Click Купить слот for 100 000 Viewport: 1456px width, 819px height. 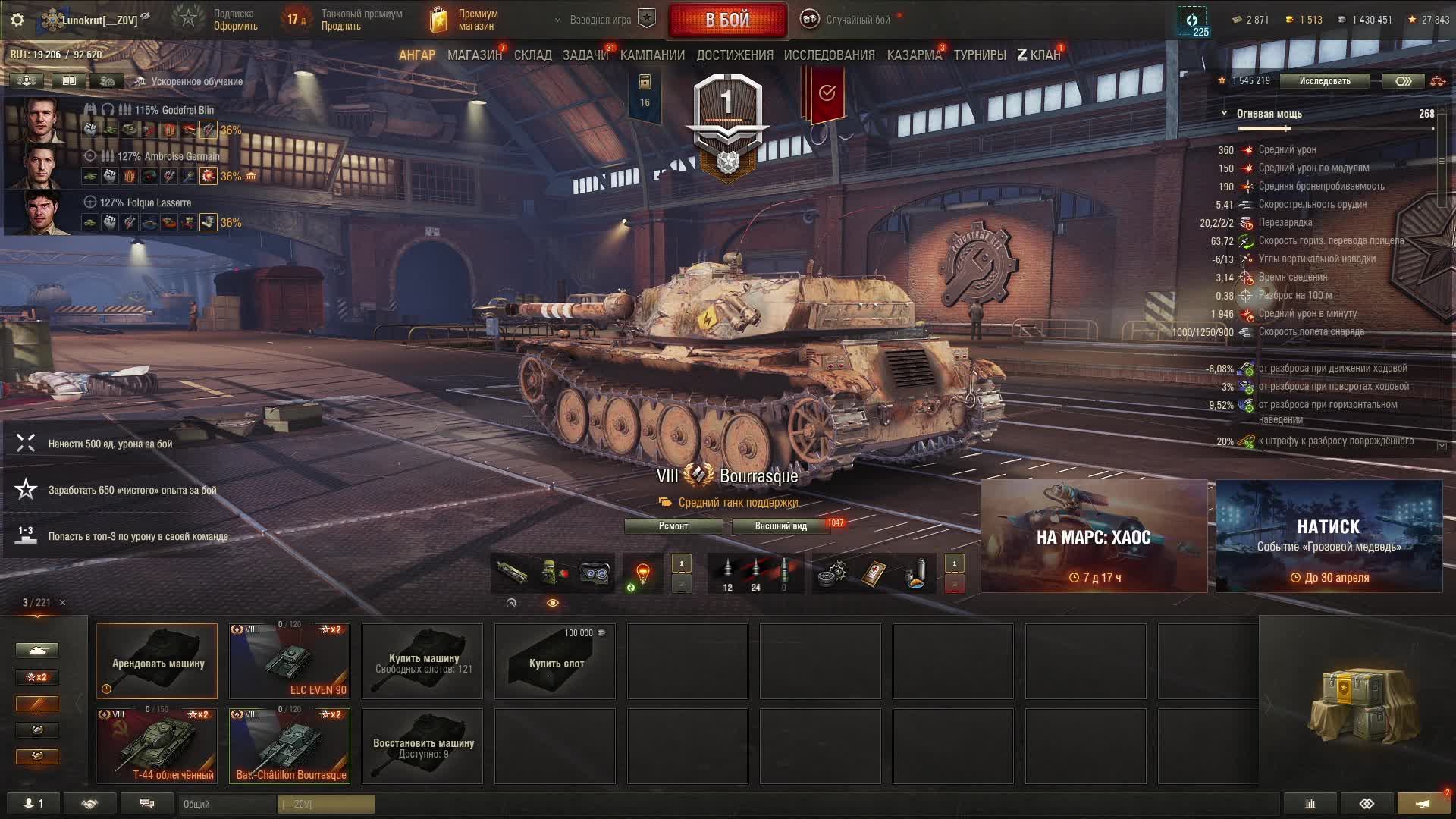555,661
